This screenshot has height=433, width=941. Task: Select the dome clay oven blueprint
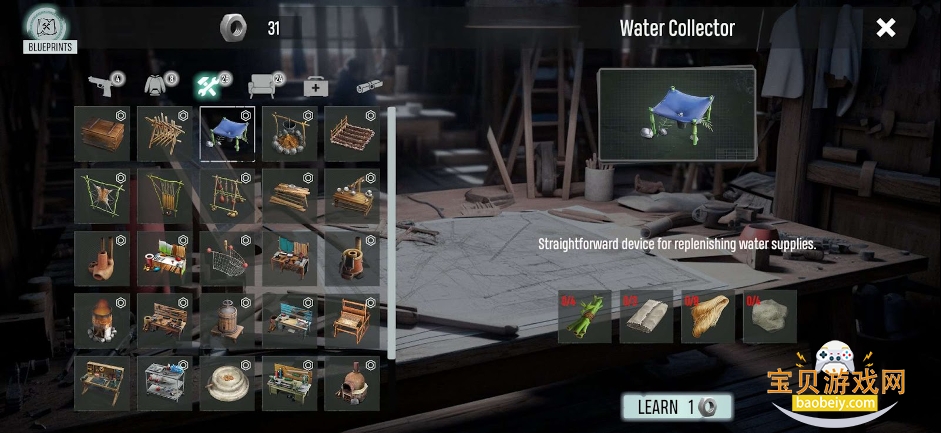tap(352, 383)
